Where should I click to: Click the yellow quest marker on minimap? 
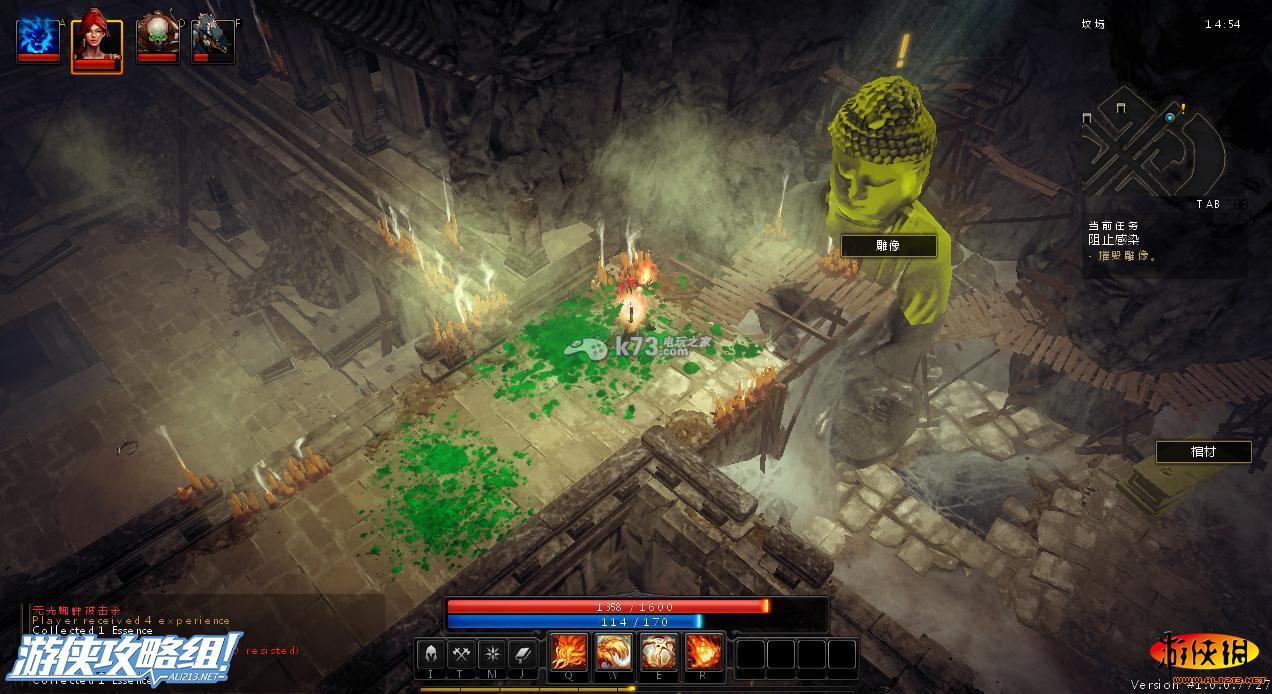click(1182, 107)
